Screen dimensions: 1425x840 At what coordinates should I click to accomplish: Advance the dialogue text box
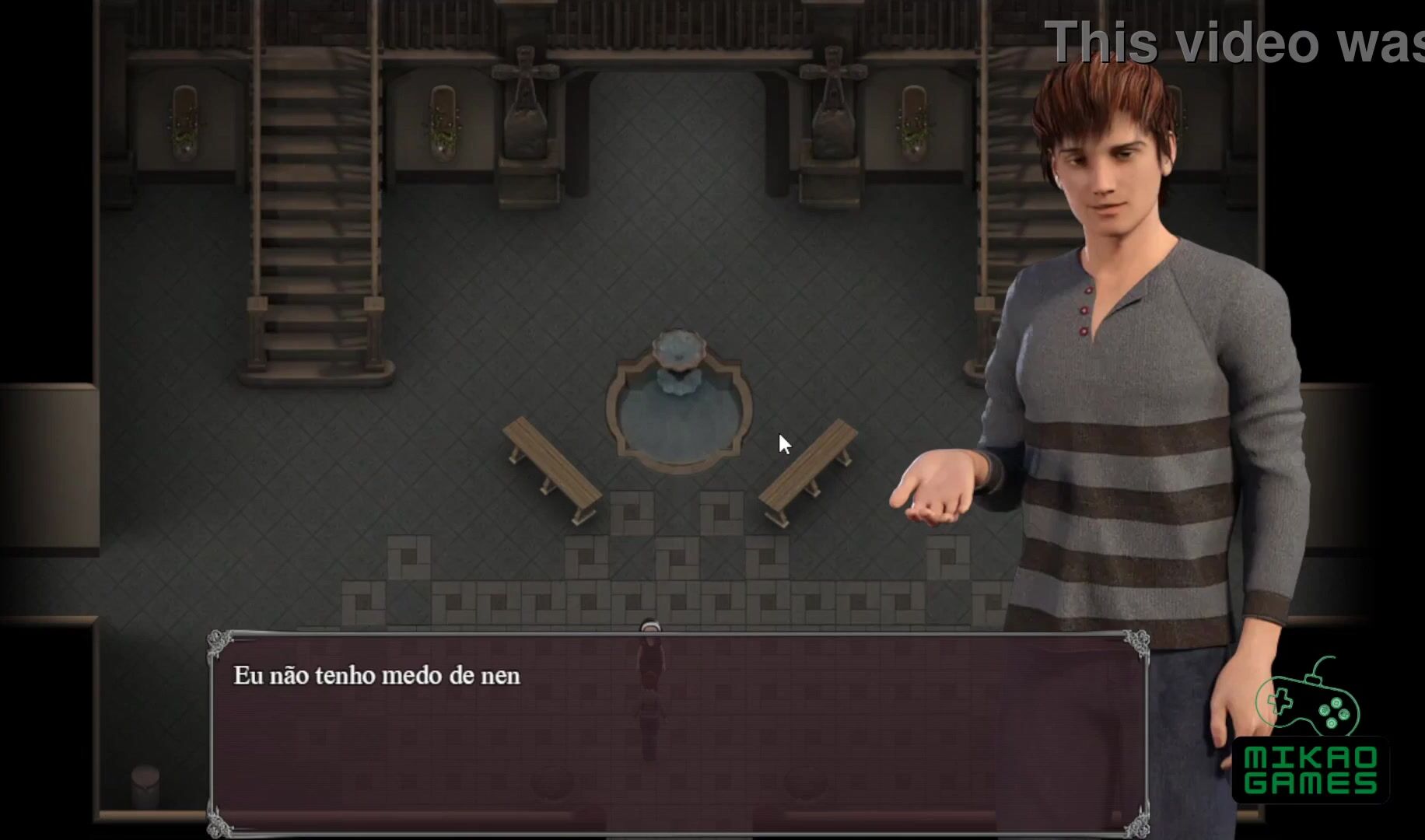tap(677, 733)
